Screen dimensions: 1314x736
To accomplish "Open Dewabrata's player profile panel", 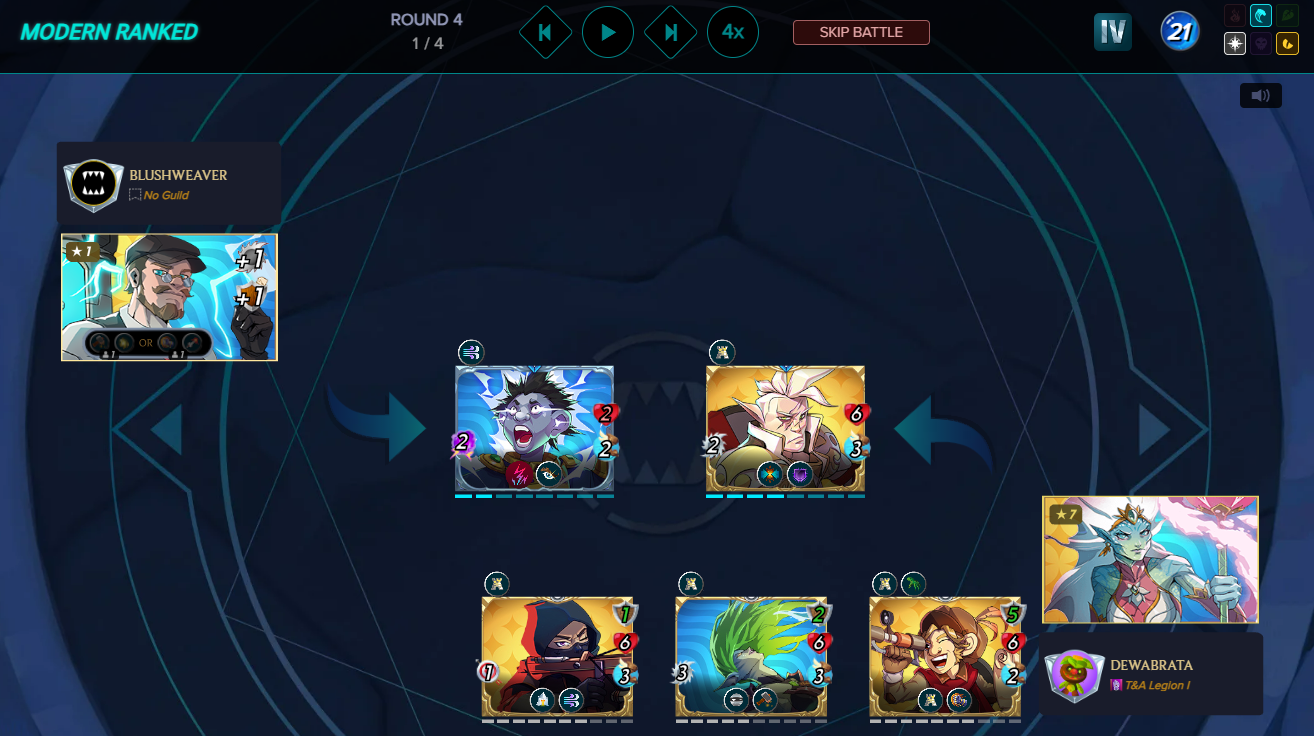I will pyautogui.click(x=1150, y=674).
